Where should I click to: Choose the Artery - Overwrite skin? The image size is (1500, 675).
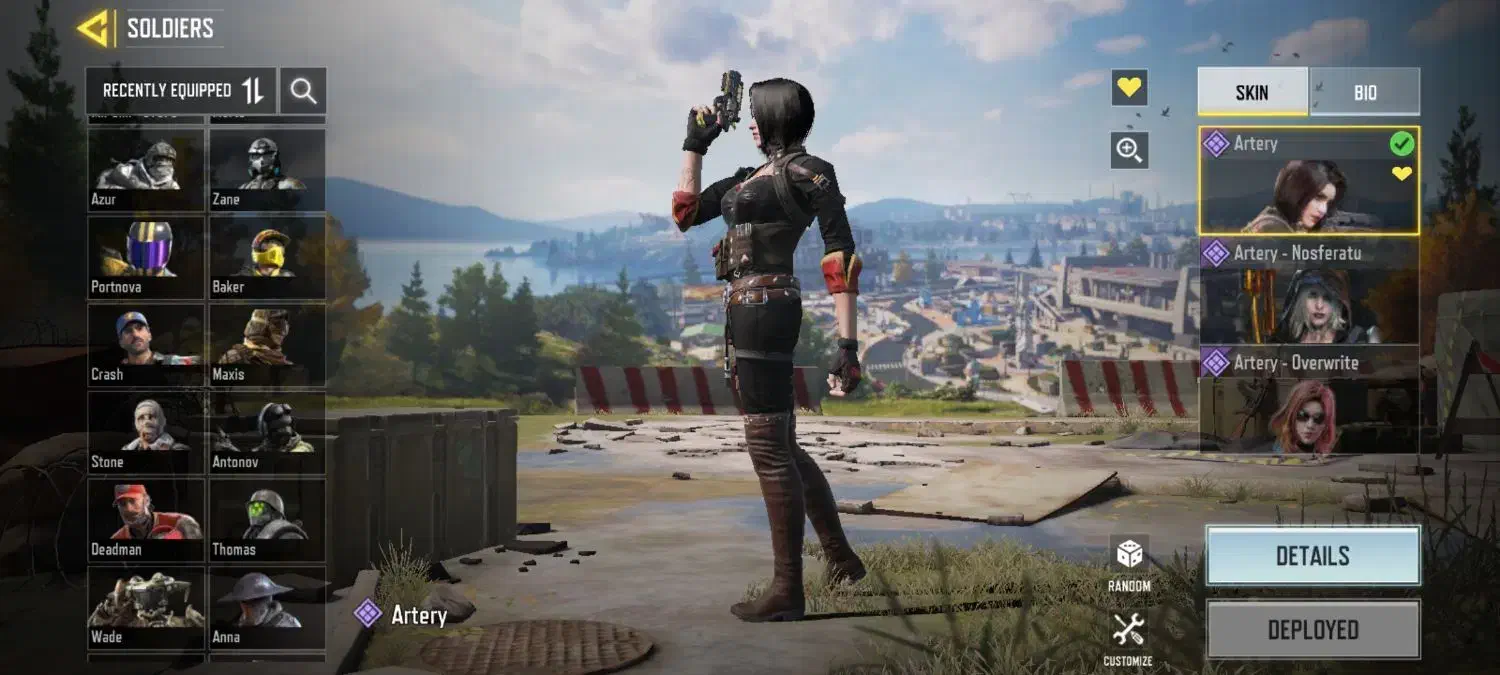[1308, 400]
